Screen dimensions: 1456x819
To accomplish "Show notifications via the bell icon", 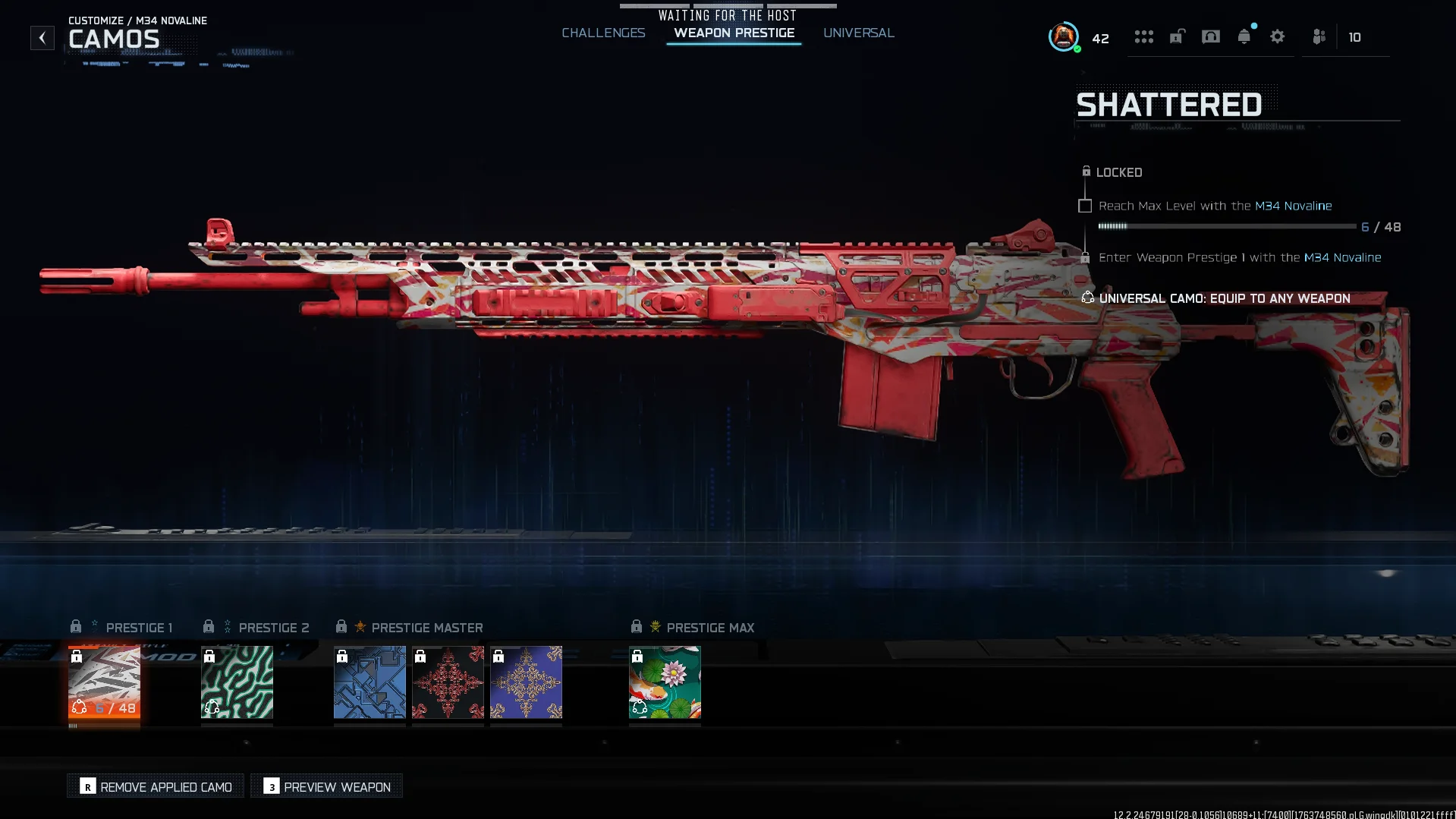I will coord(1244,36).
